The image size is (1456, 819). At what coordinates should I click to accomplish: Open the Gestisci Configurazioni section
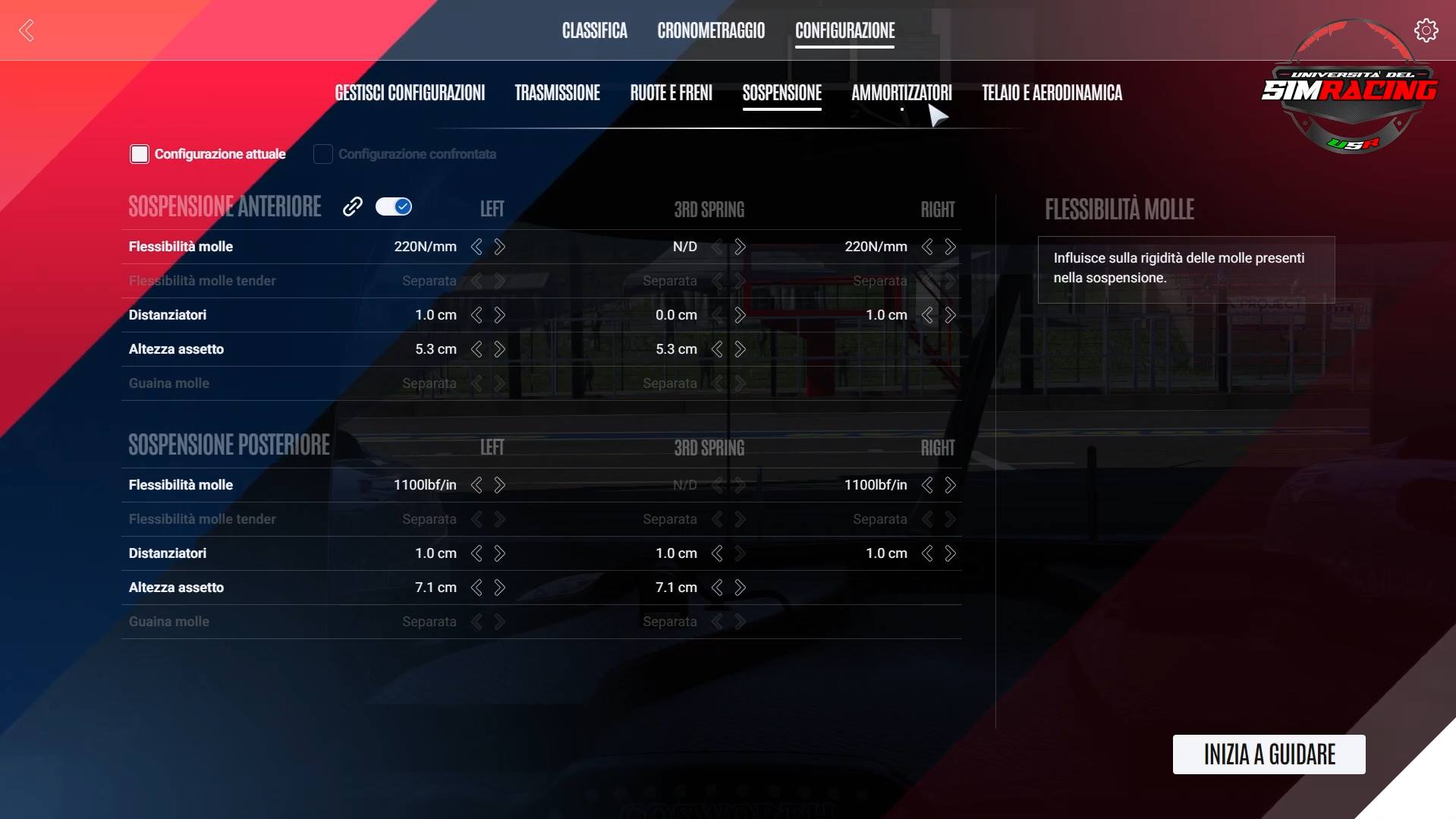coord(410,93)
